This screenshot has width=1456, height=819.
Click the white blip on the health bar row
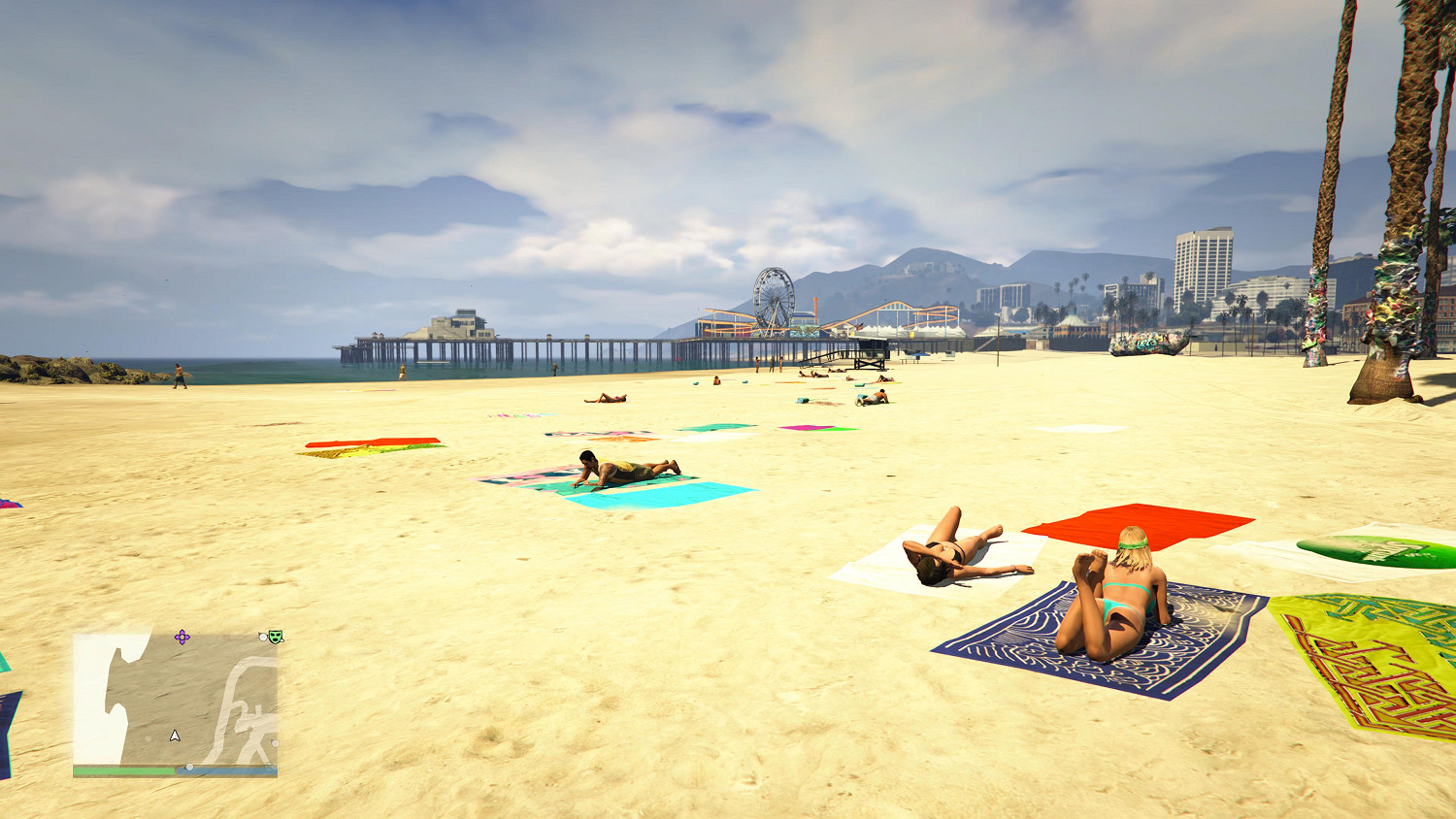click(189, 767)
